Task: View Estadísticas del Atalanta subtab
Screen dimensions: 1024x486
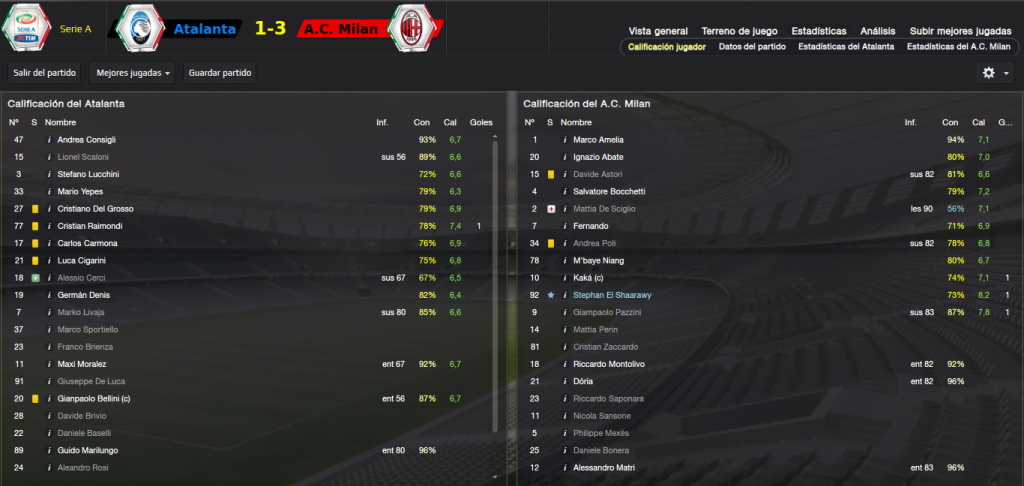Action: tap(846, 46)
